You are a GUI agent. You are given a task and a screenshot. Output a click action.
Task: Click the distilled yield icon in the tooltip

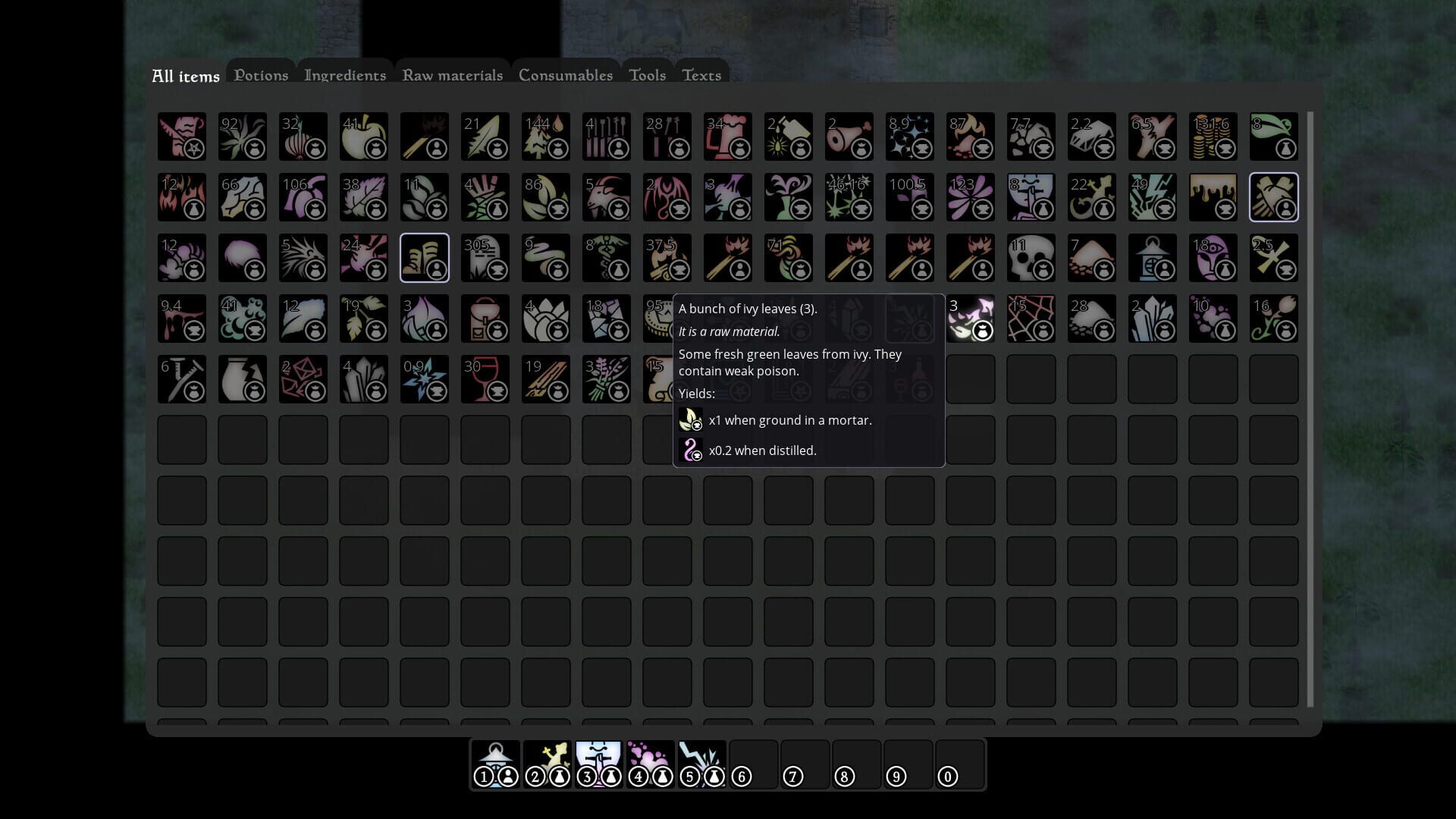point(692,450)
